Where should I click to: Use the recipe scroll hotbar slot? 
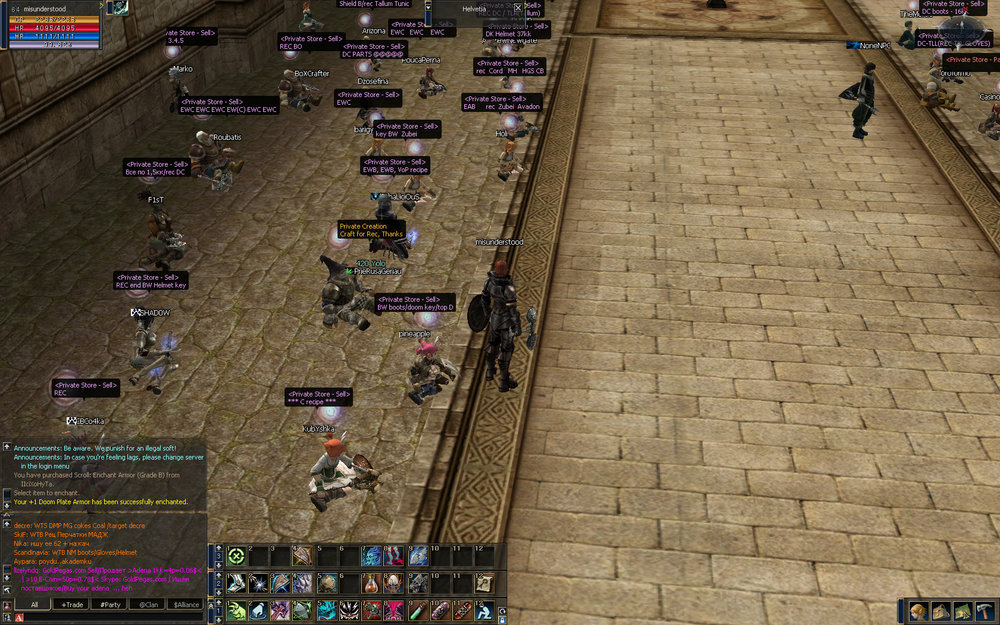(484, 583)
